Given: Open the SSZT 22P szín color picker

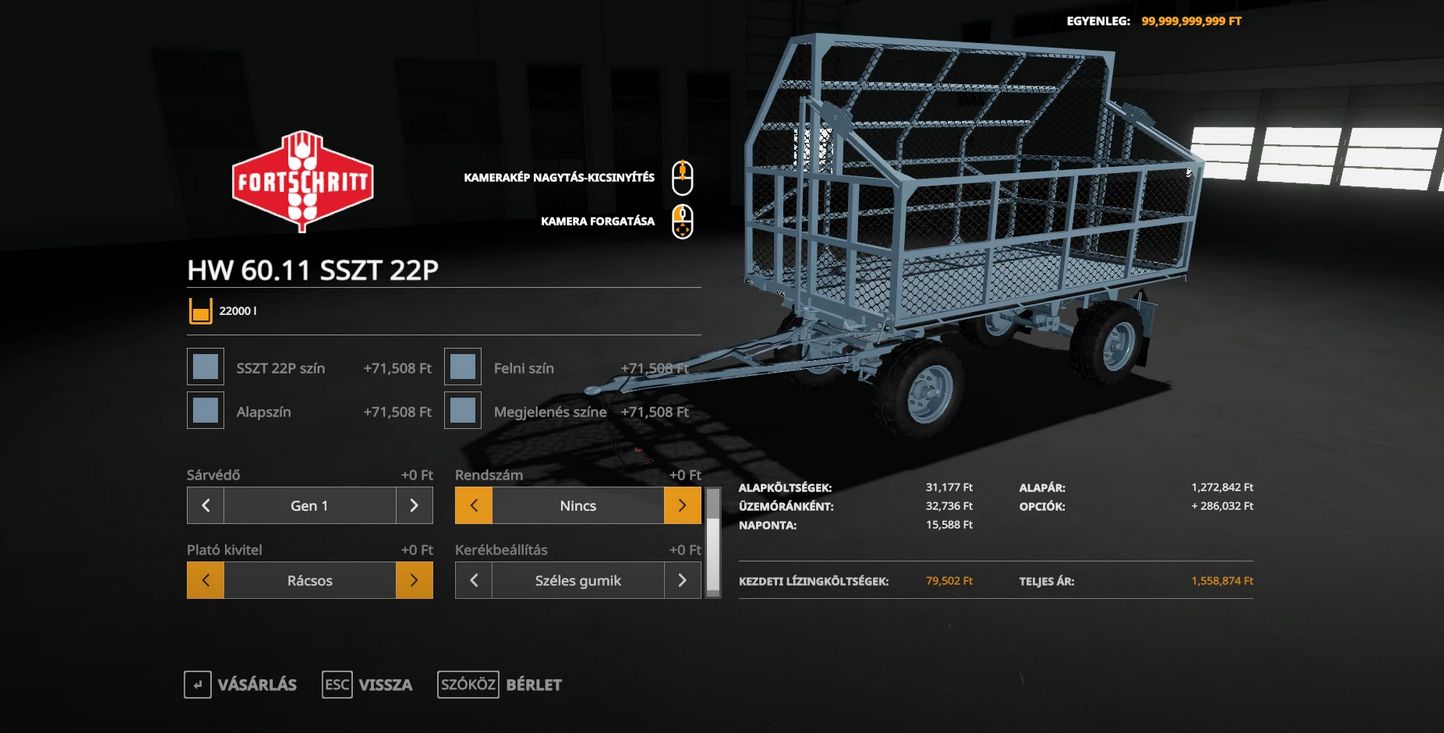Looking at the screenshot, I should [205, 367].
